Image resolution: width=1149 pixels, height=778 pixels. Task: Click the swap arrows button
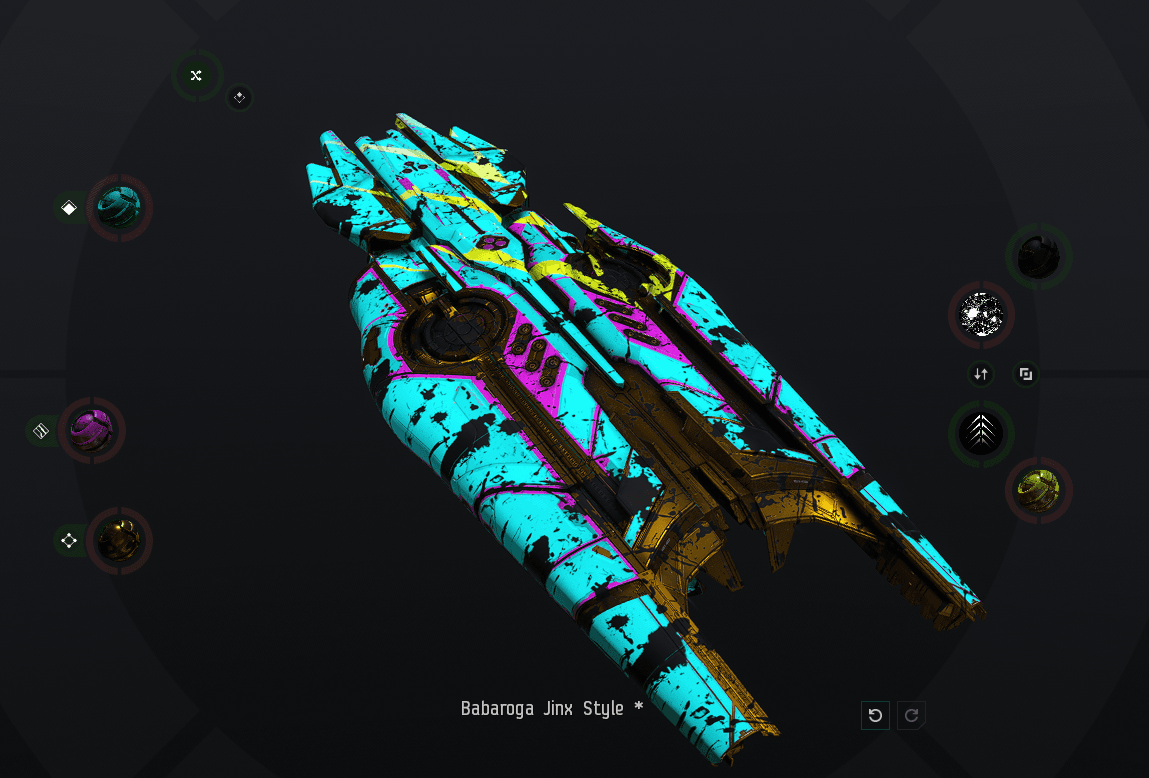(981, 374)
